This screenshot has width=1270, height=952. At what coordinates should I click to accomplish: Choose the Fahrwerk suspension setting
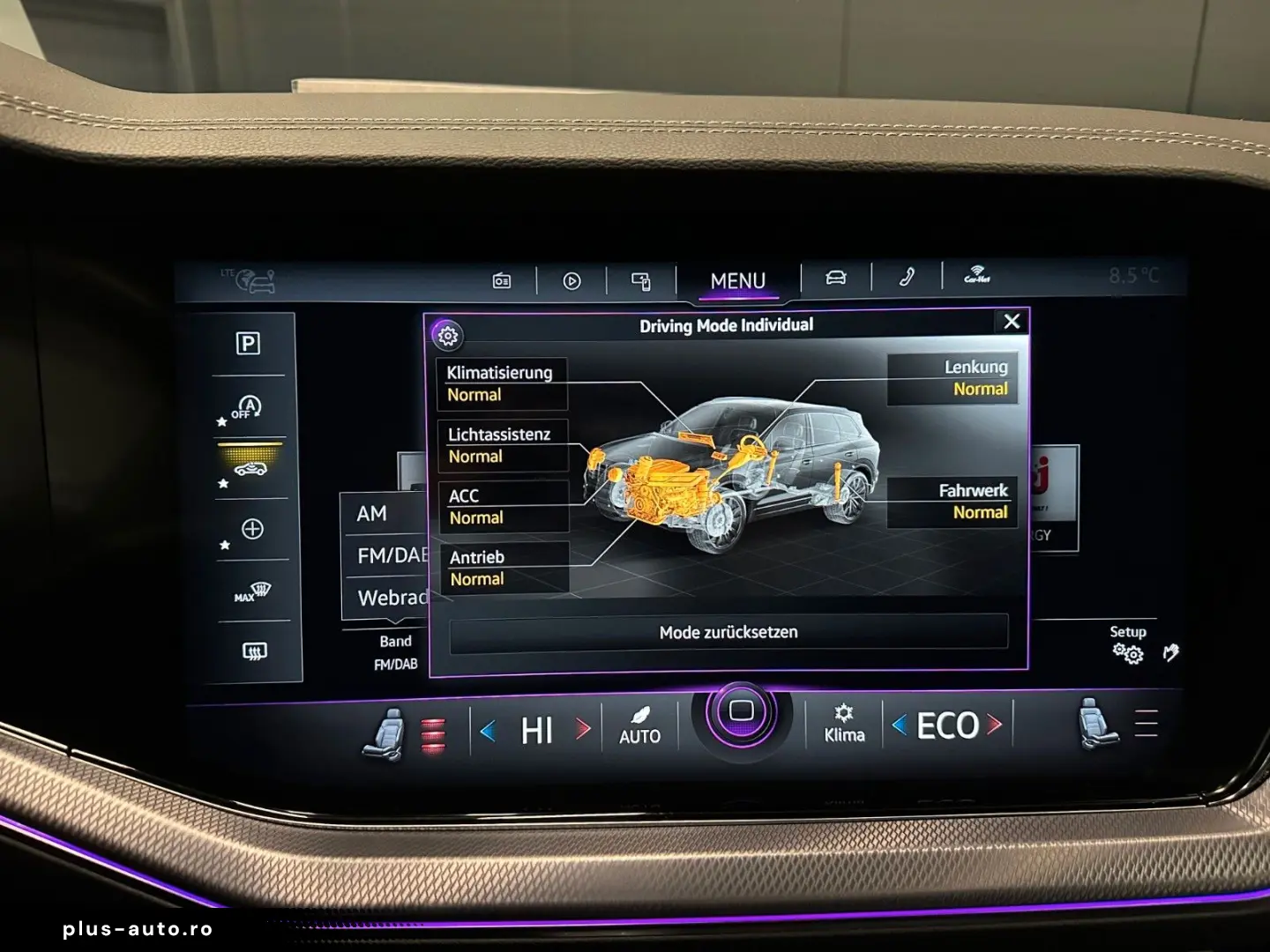click(x=952, y=502)
